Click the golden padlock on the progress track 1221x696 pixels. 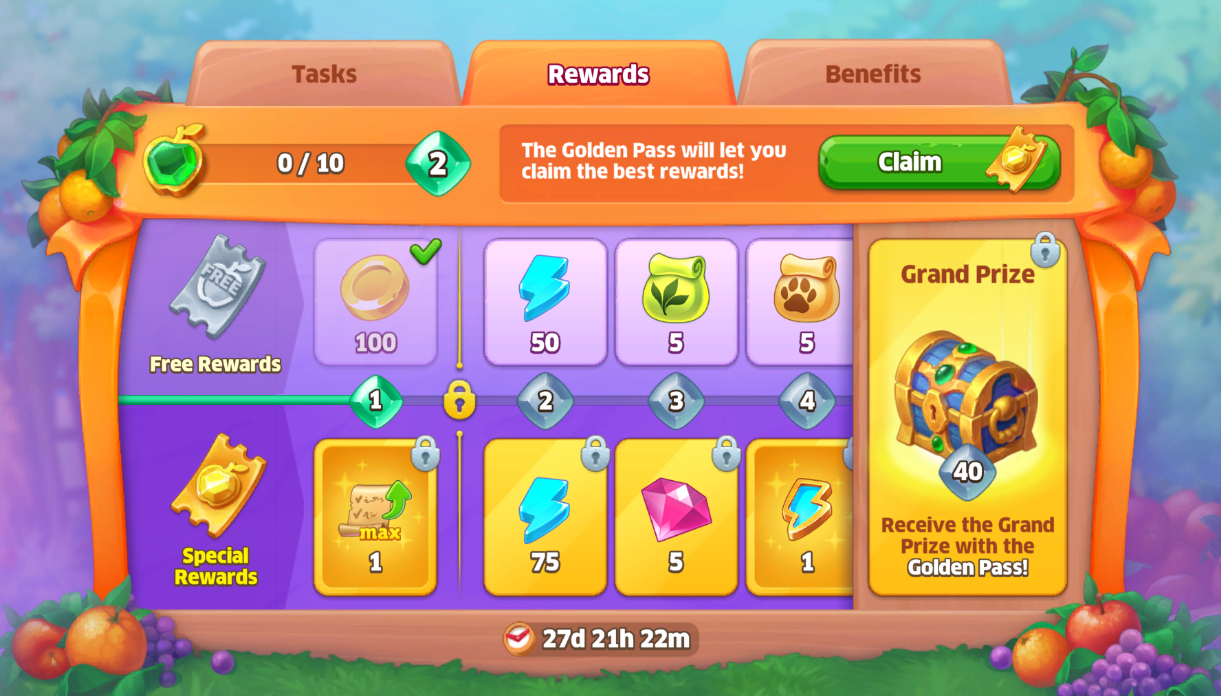pos(459,400)
